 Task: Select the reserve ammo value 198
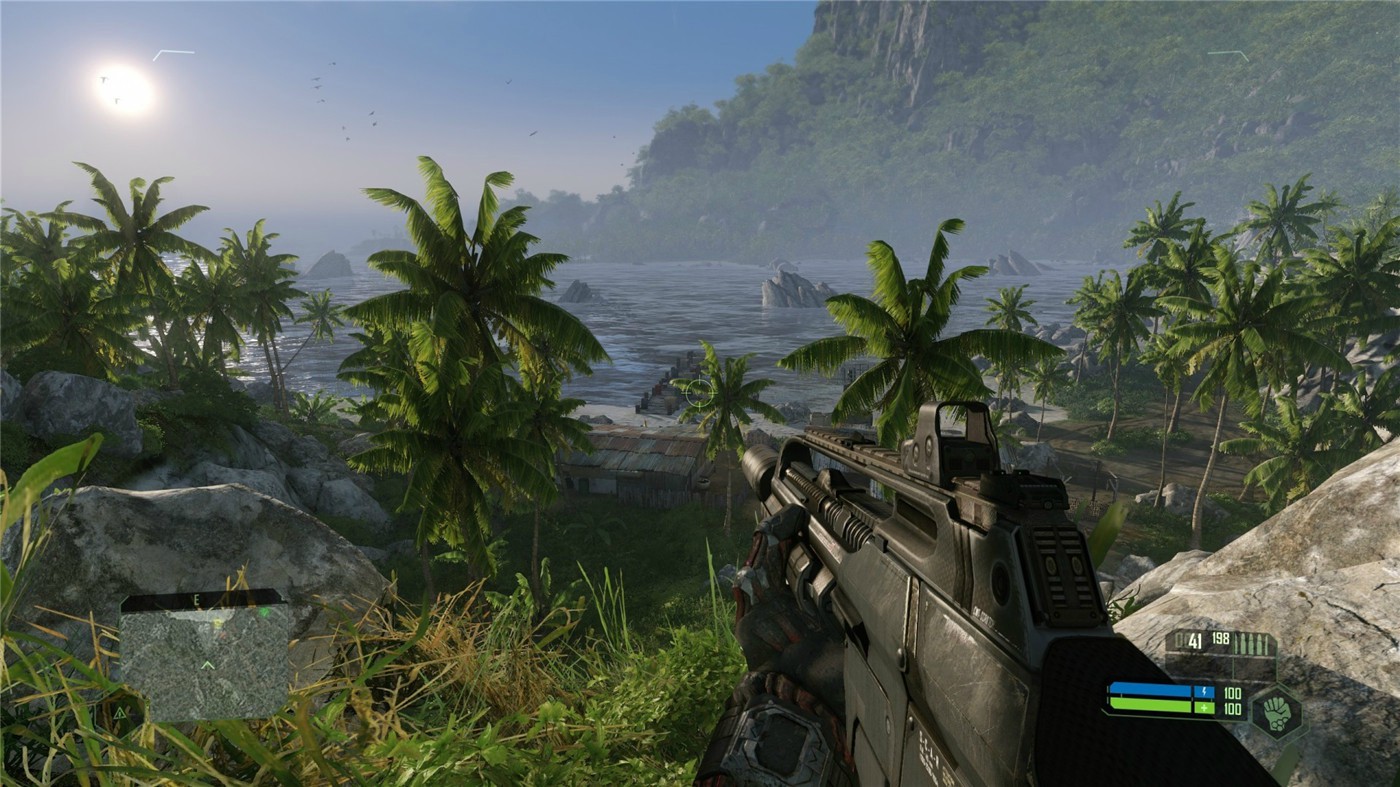pyautogui.click(x=1219, y=639)
